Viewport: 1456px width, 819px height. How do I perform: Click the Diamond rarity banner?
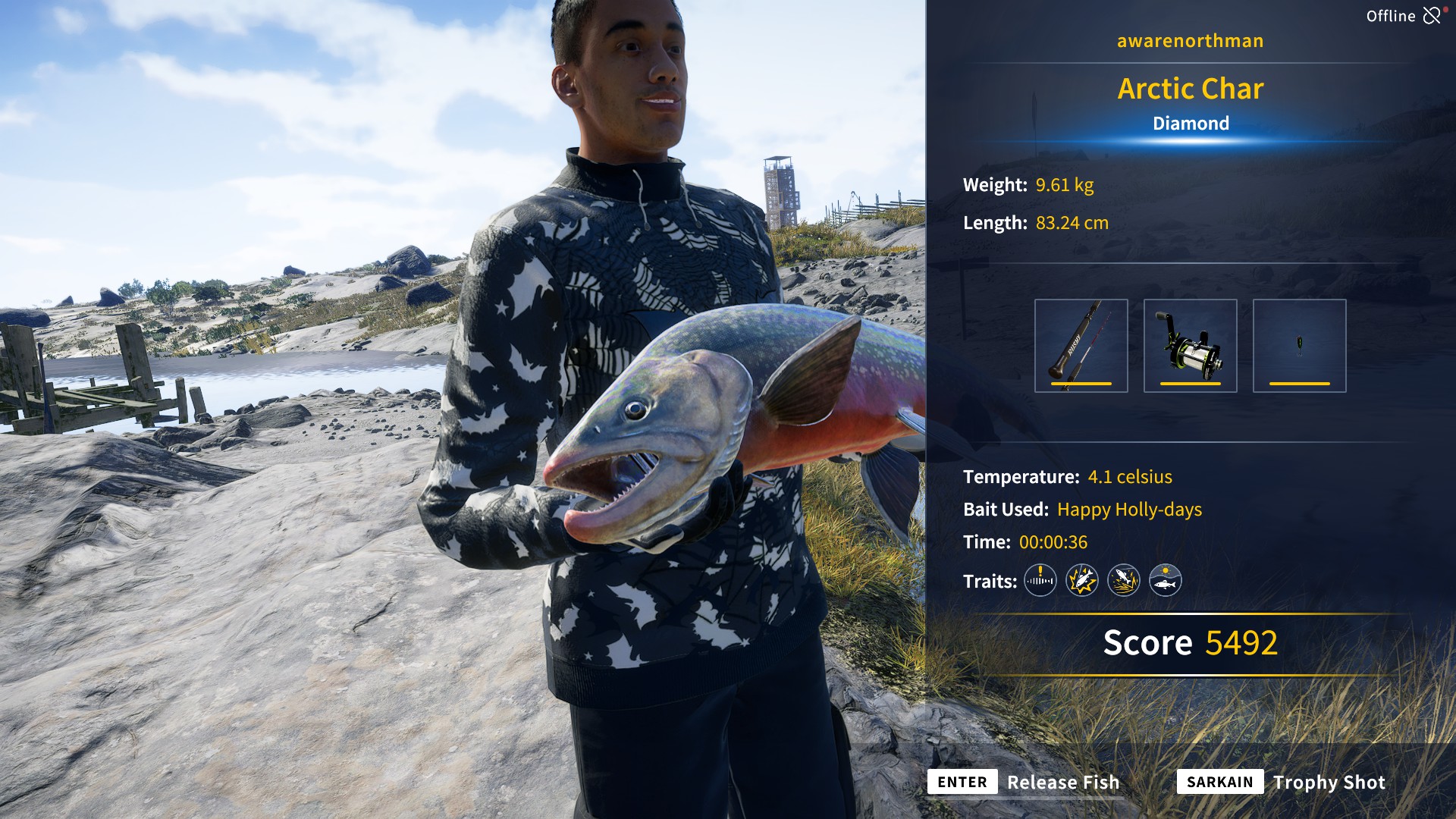(x=1191, y=122)
